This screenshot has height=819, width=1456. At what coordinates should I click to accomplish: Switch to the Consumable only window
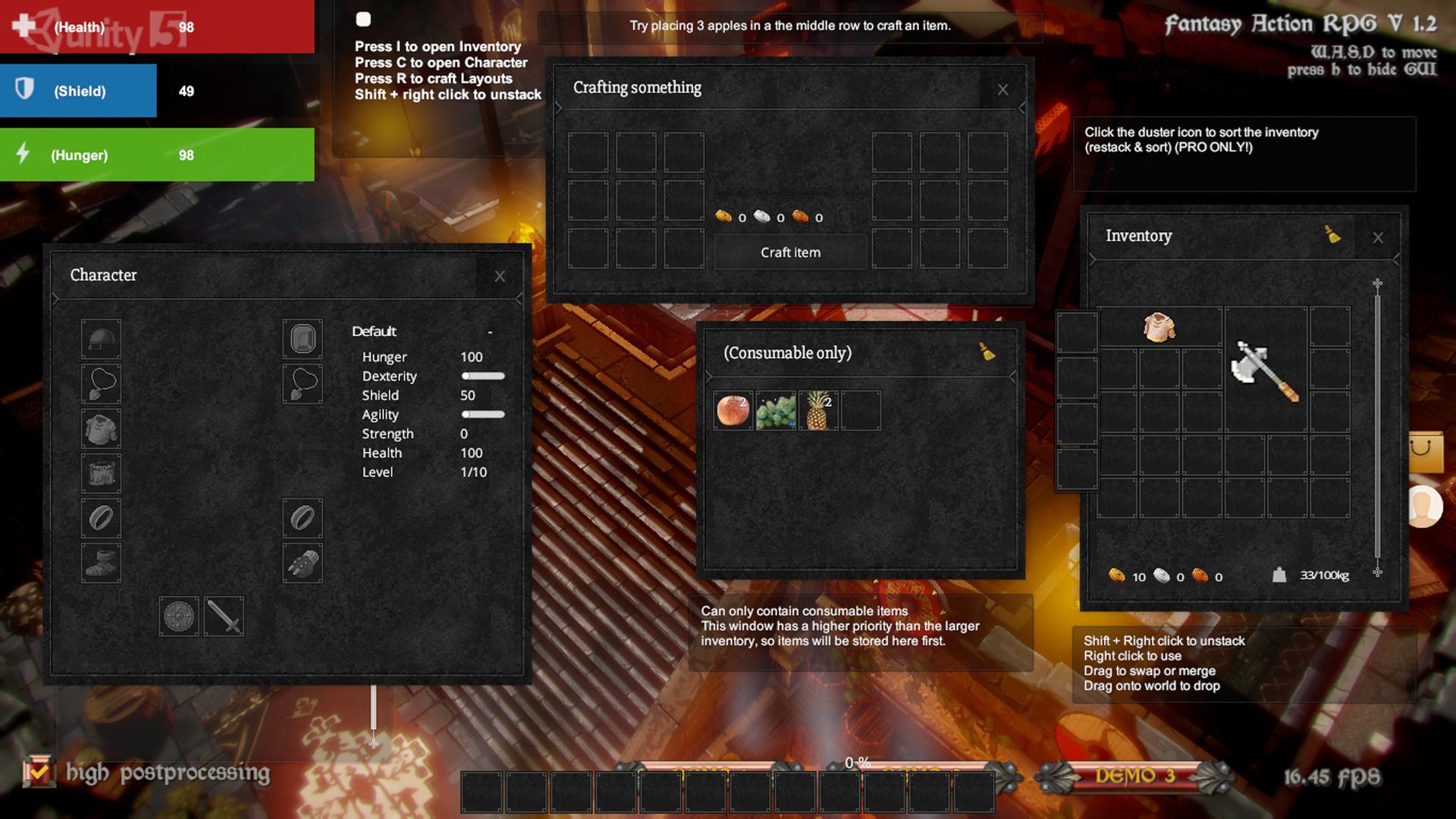coord(789,353)
